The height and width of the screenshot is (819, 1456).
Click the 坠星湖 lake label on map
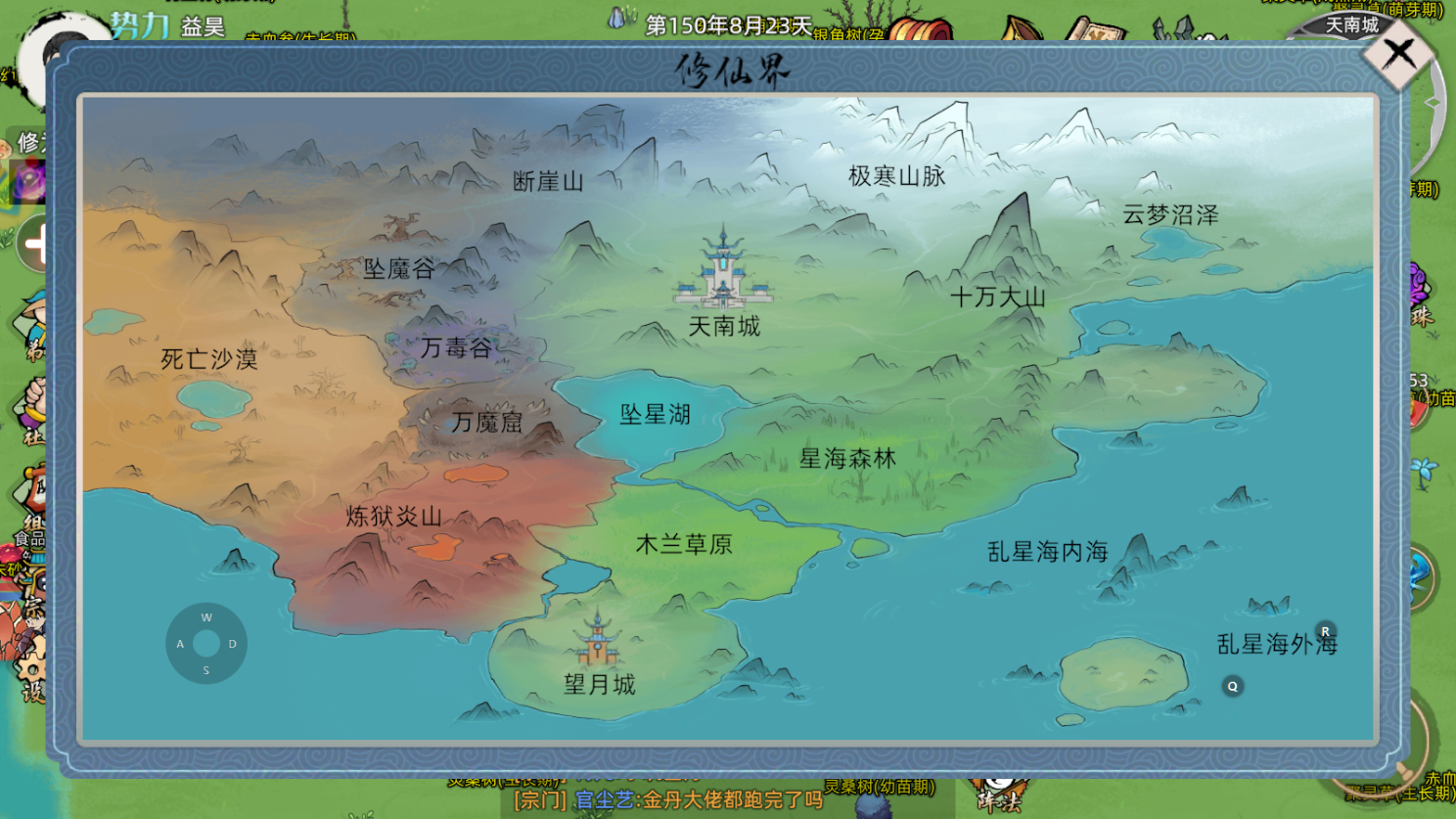click(657, 415)
